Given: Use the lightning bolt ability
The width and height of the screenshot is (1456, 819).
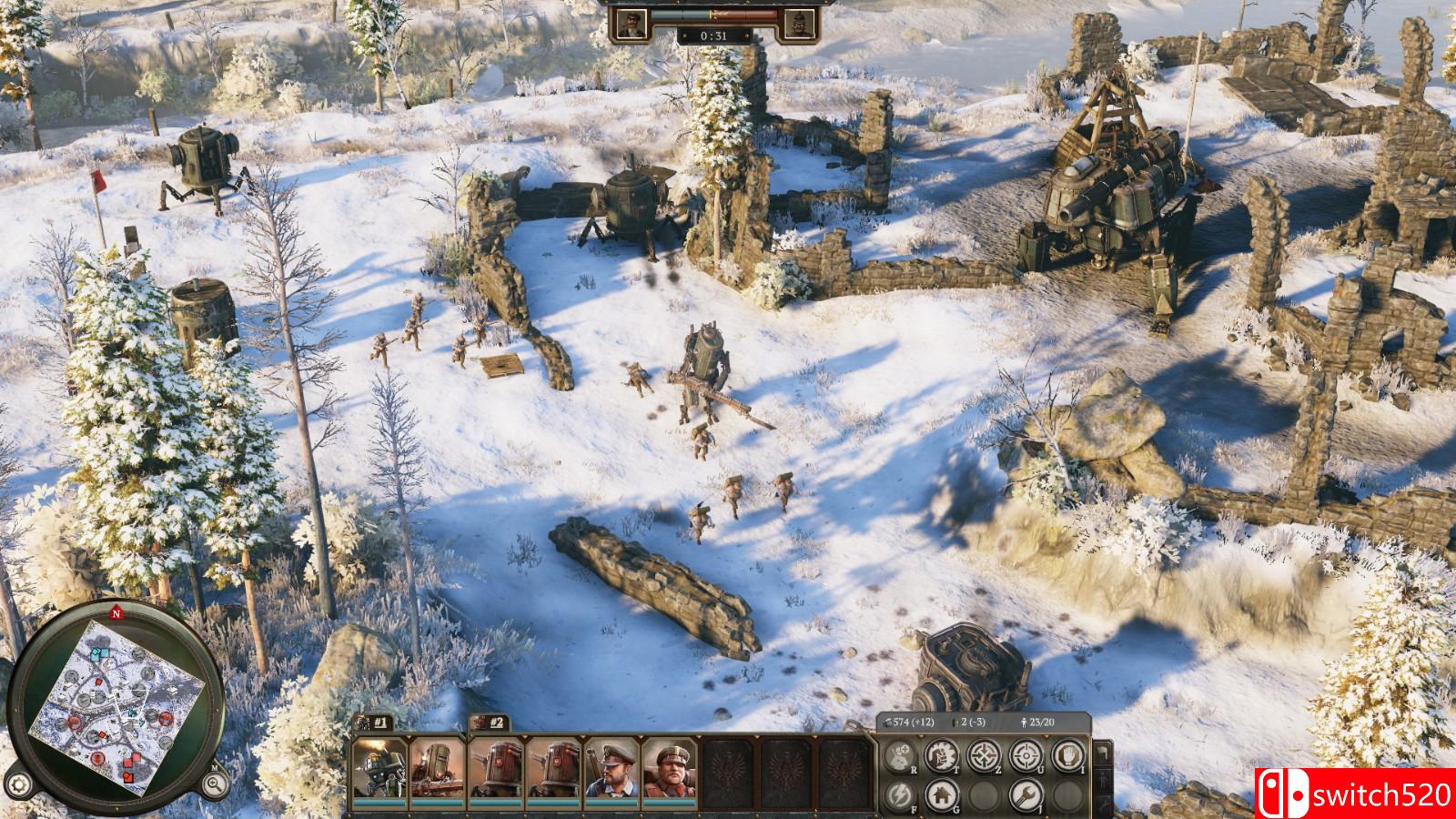Looking at the screenshot, I should [x=900, y=794].
